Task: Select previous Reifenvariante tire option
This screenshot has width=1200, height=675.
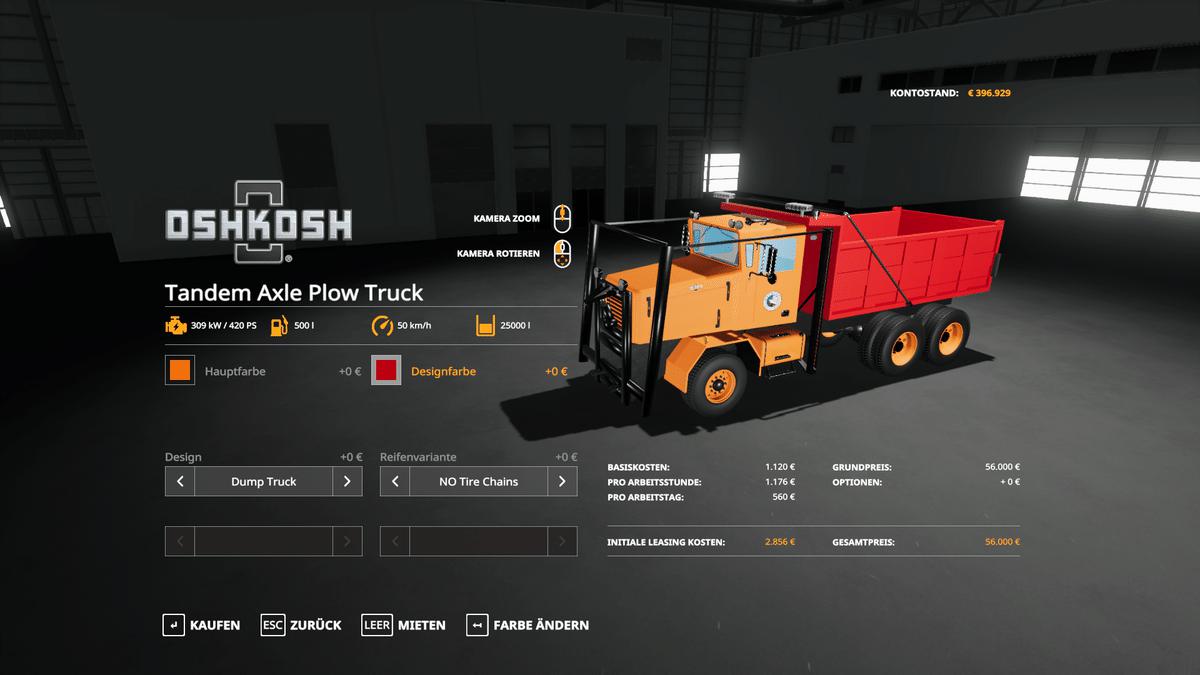Action: 395,481
